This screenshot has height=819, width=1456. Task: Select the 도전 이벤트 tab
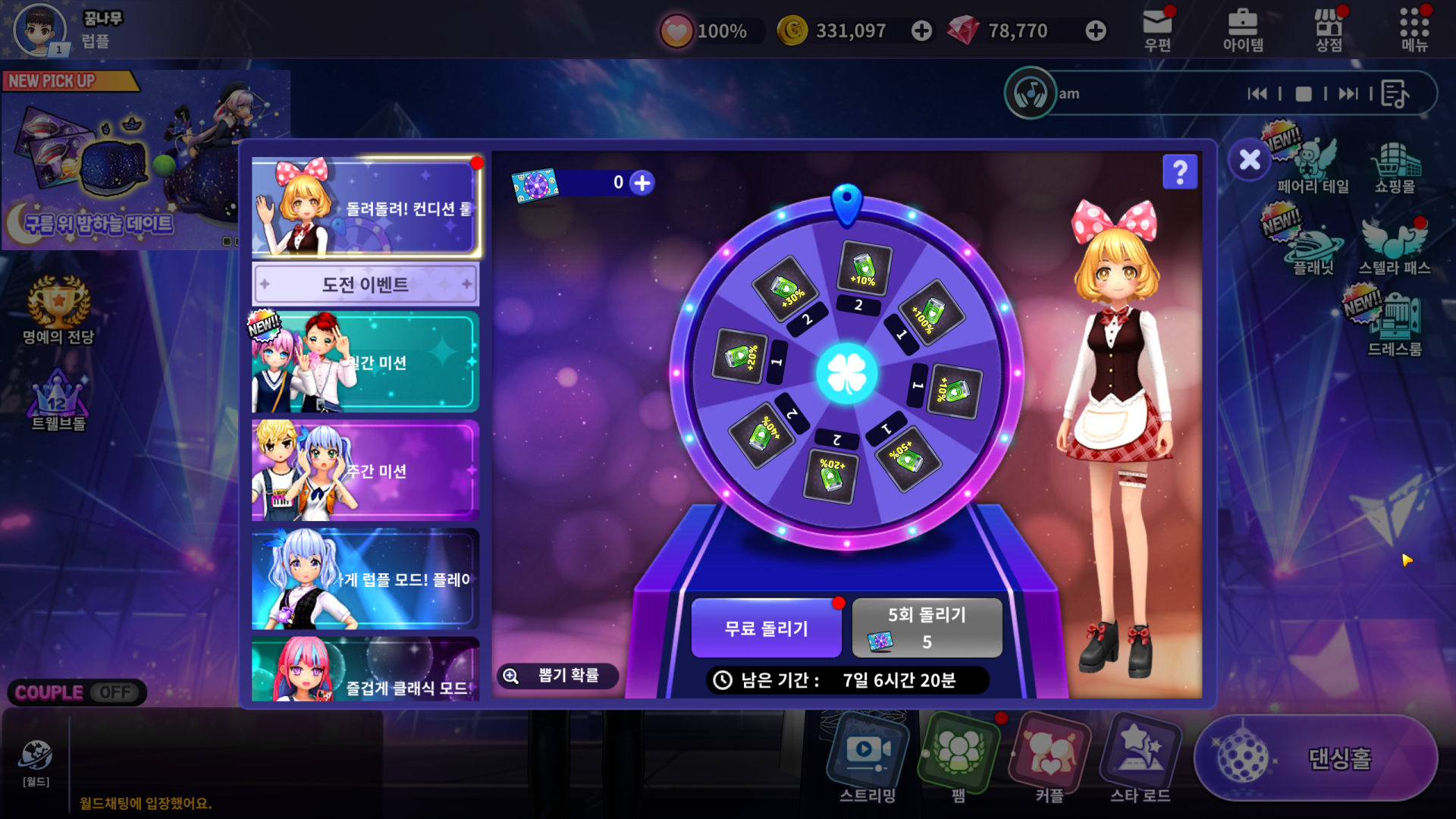click(x=366, y=284)
